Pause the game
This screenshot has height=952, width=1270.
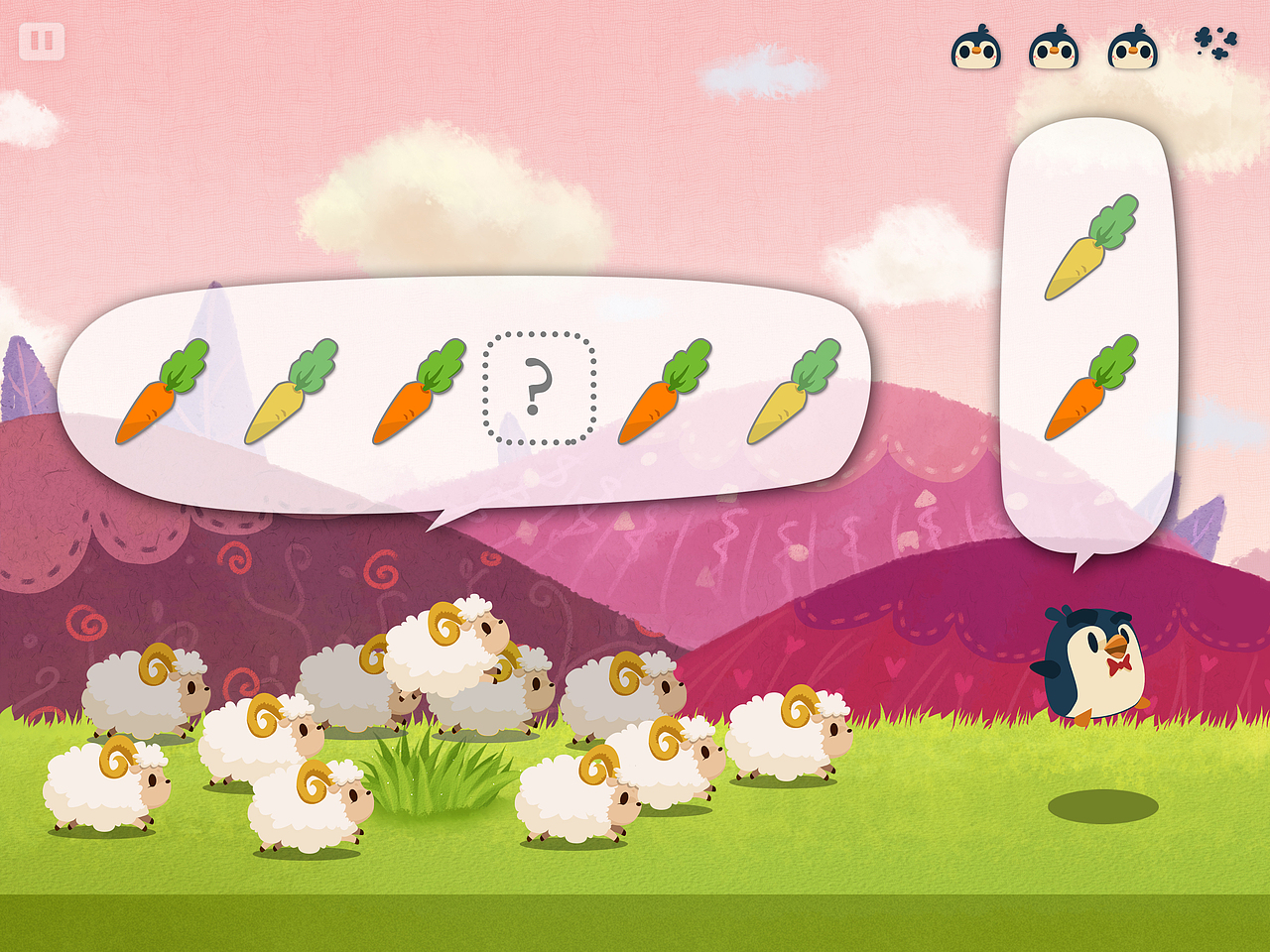[x=42, y=42]
